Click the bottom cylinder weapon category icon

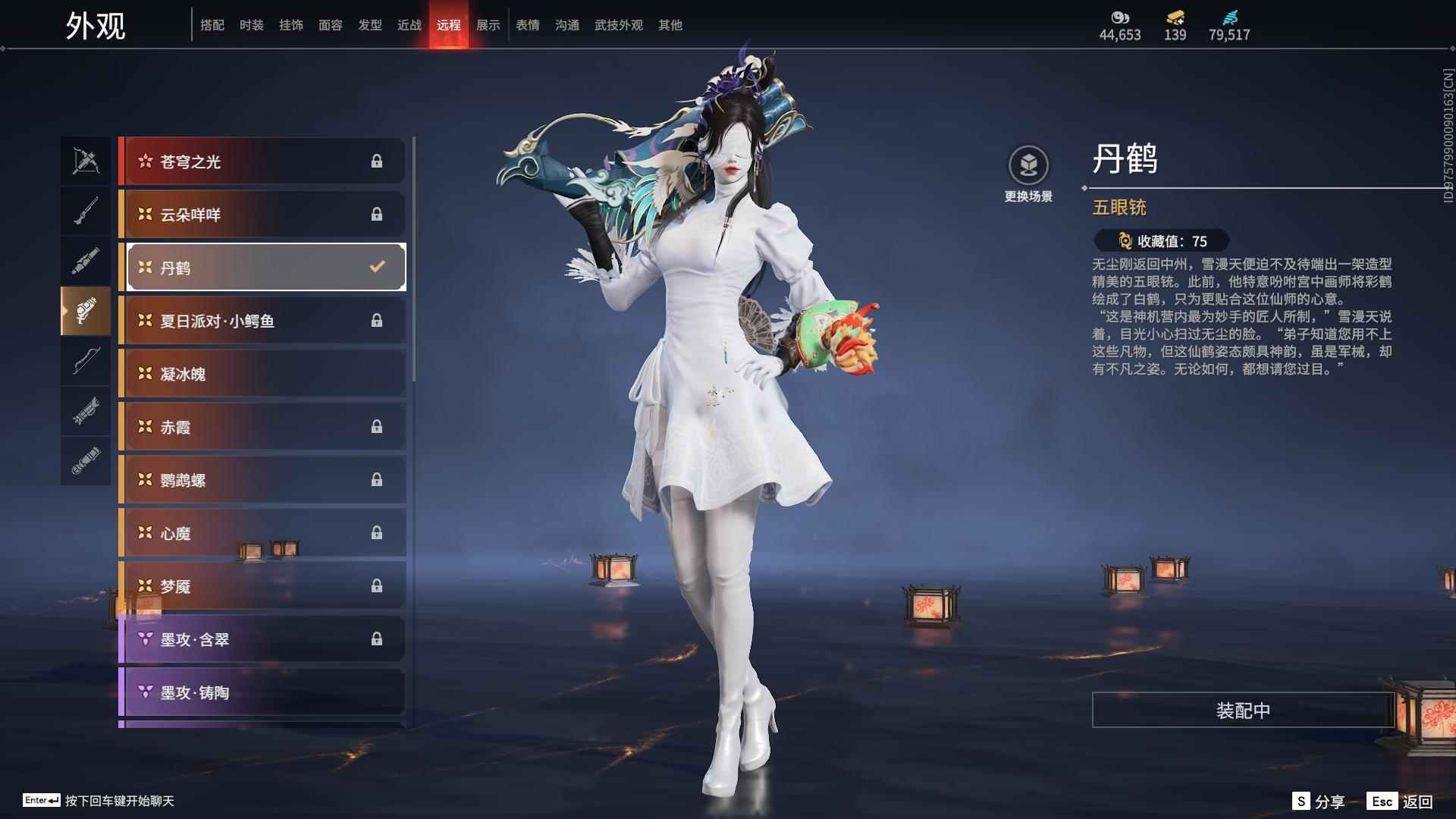[x=86, y=461]
